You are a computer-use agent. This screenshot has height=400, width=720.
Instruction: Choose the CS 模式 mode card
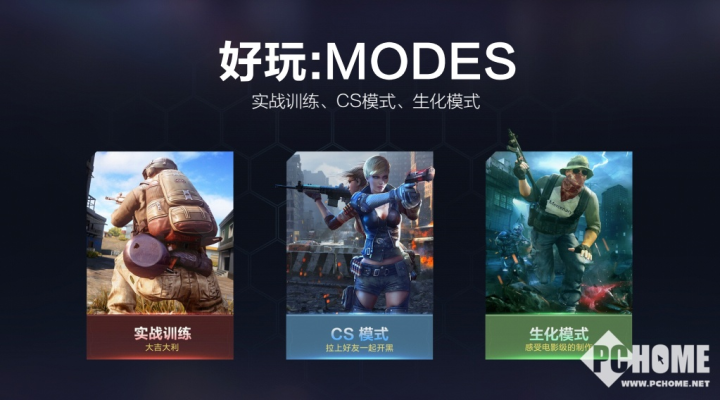tap(359, 255)
